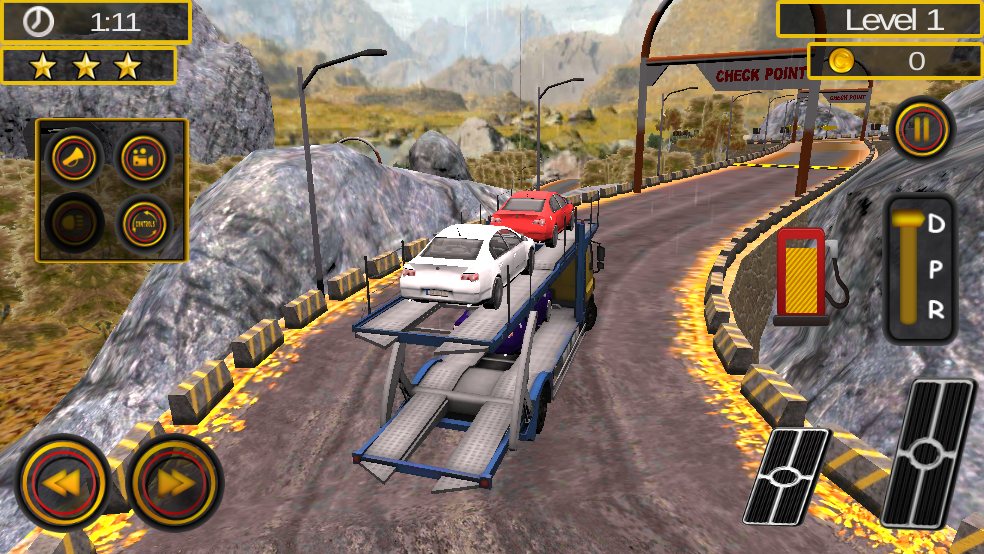This screenshot has width=984, height=554.
Task: Step on the brake pedal
Action: point(786,476)
